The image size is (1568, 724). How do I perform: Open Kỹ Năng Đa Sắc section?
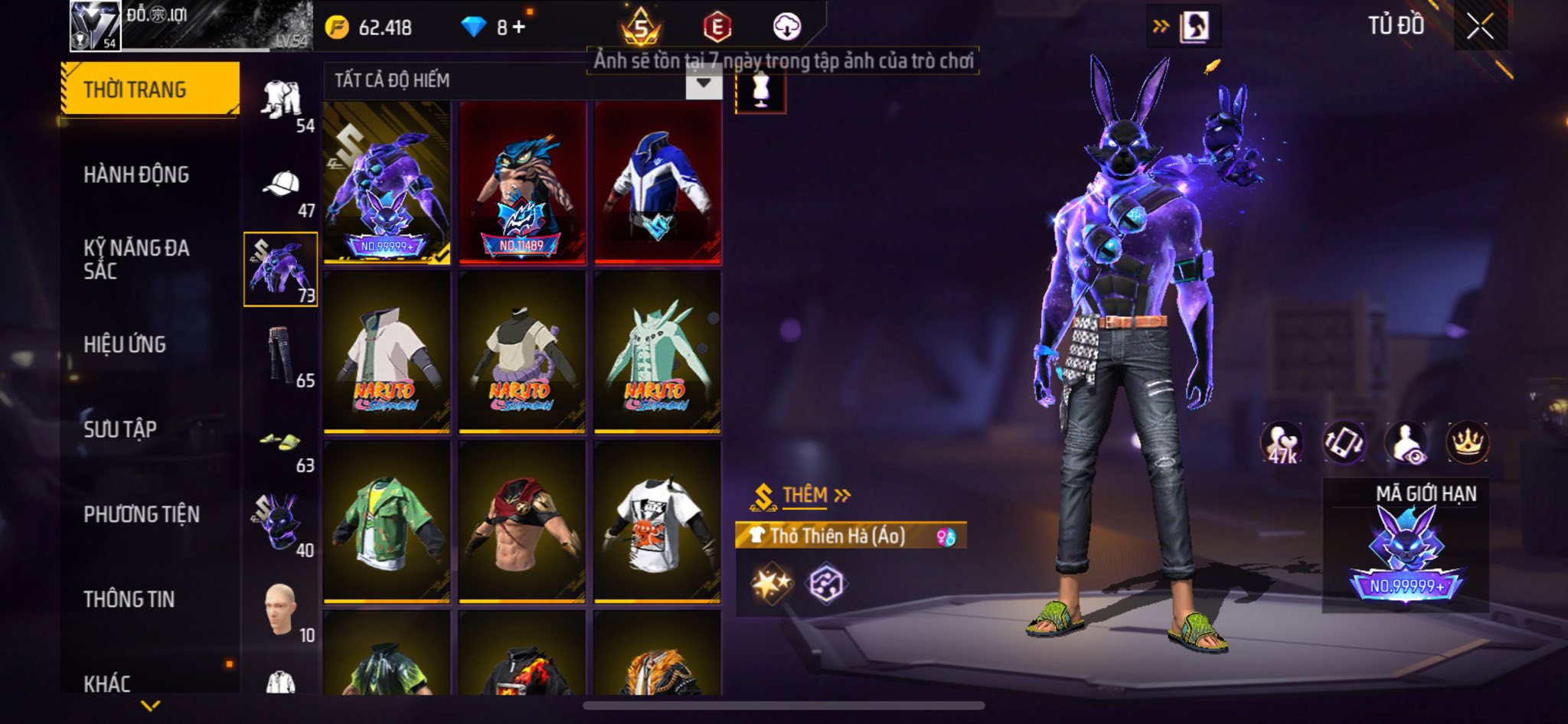coord(136,259)
